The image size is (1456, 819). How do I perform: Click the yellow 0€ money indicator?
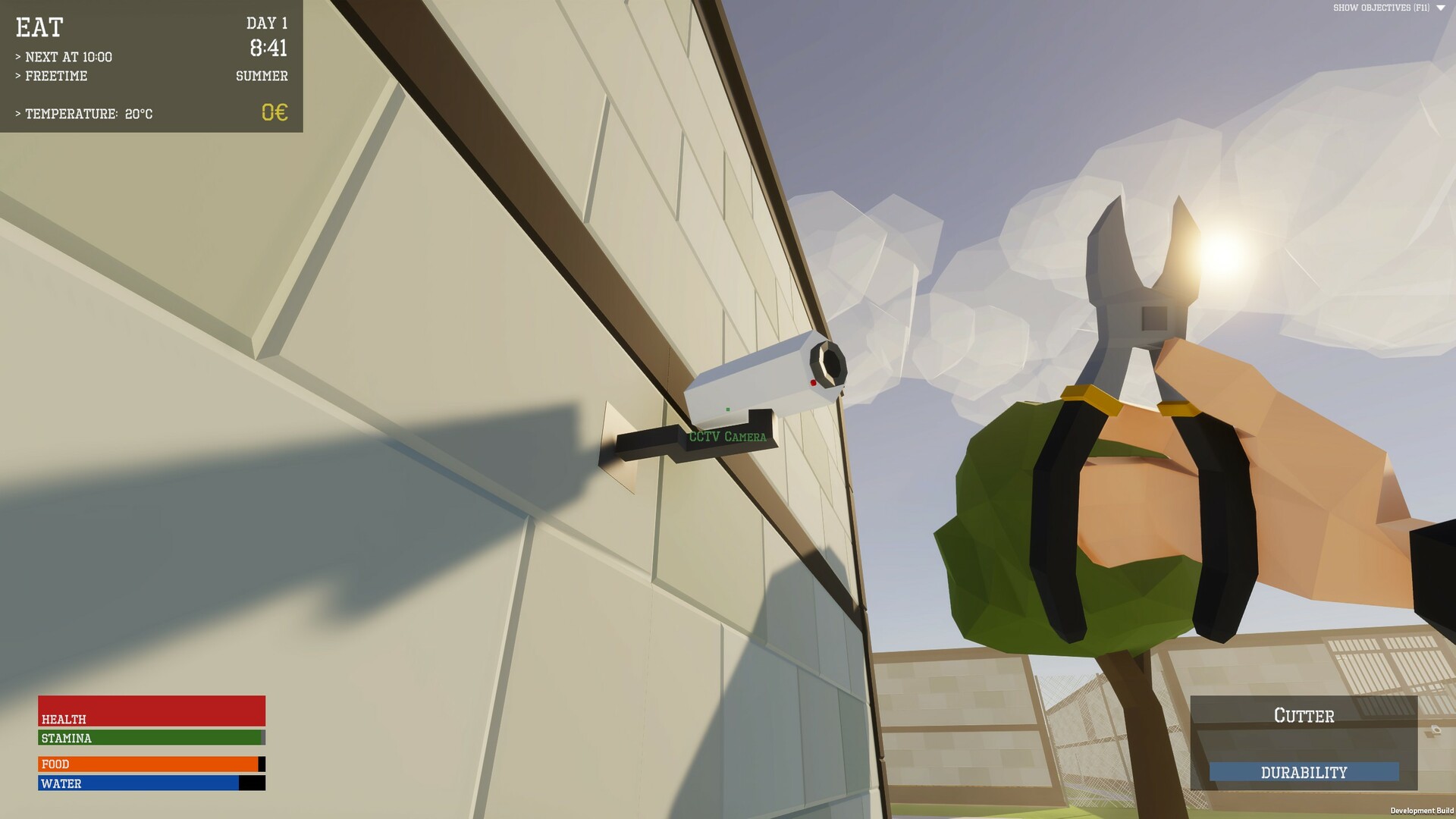click(273, 113)
